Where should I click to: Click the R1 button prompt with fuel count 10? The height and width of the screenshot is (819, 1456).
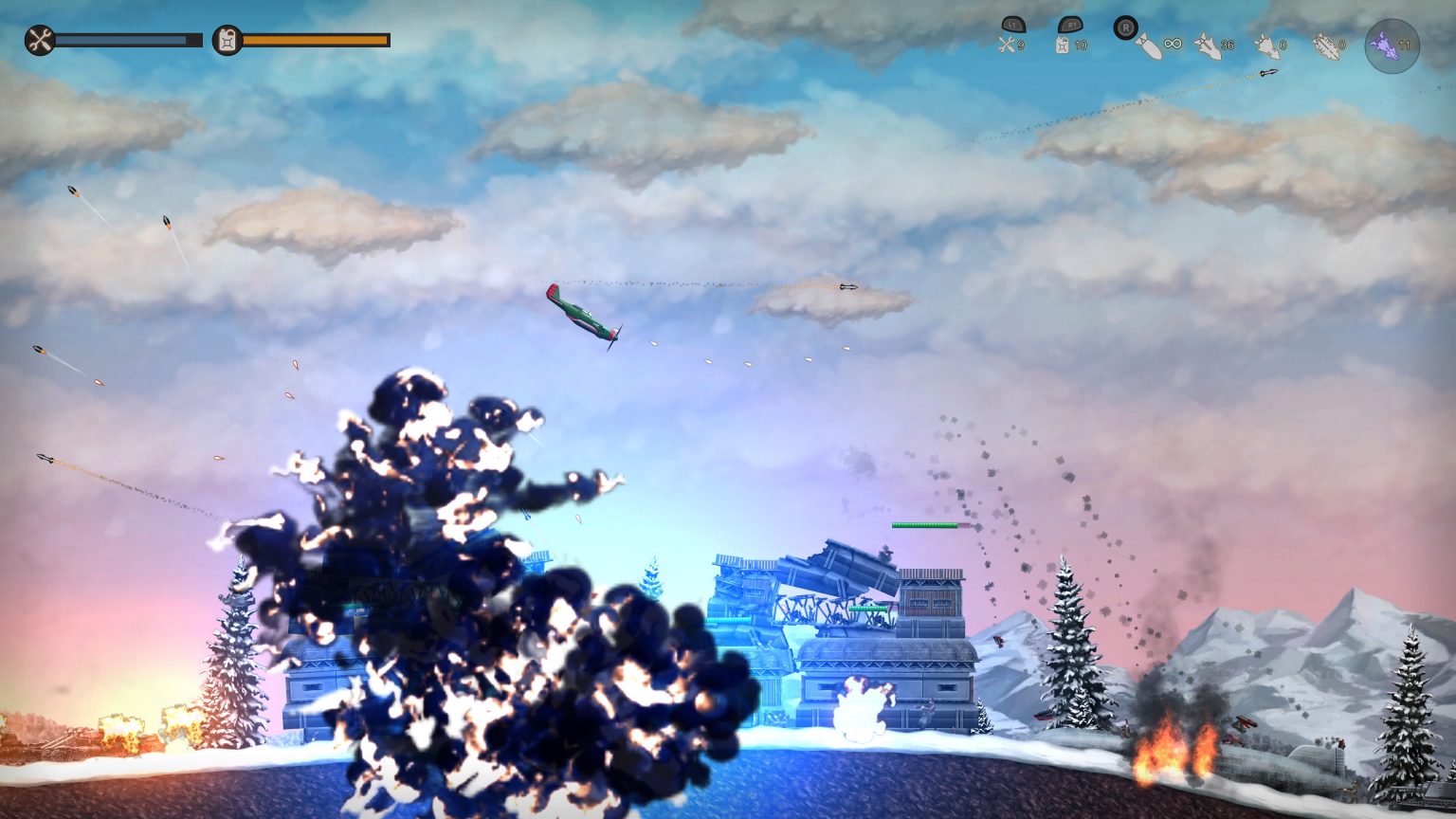1068,27
